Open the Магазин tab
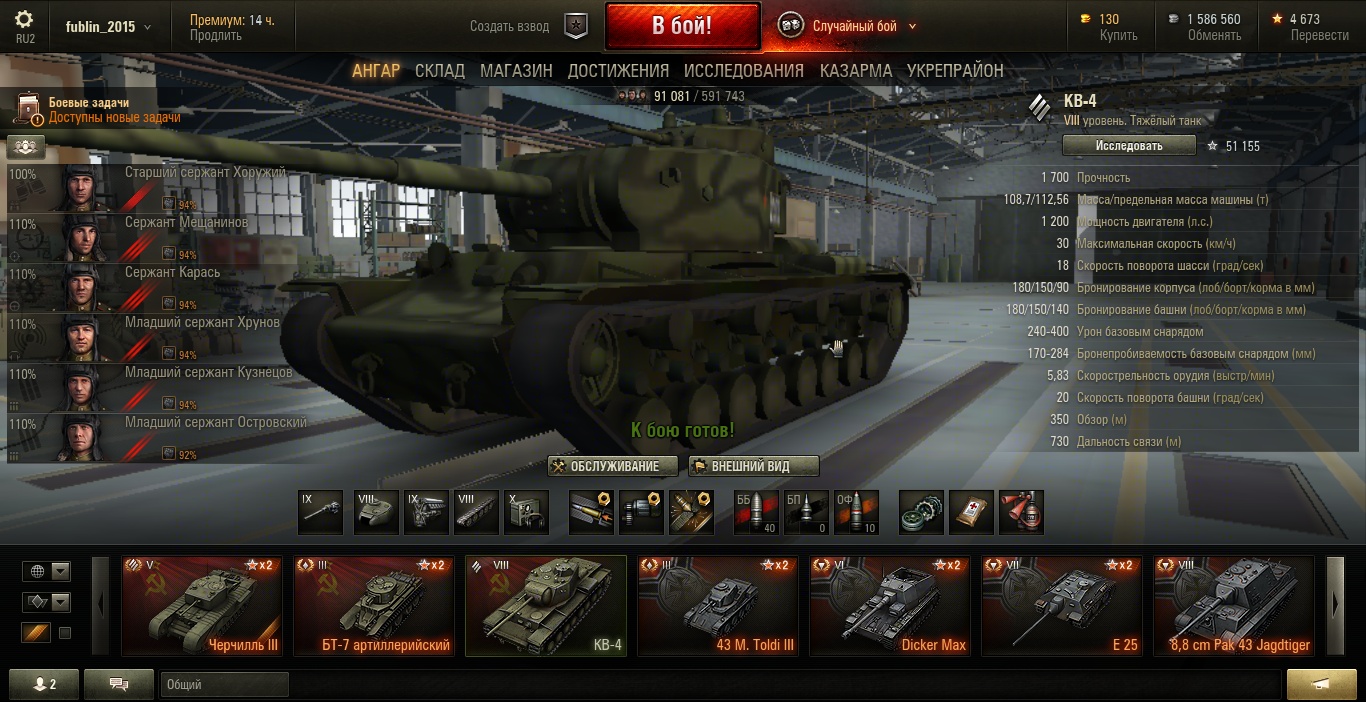 516,71
